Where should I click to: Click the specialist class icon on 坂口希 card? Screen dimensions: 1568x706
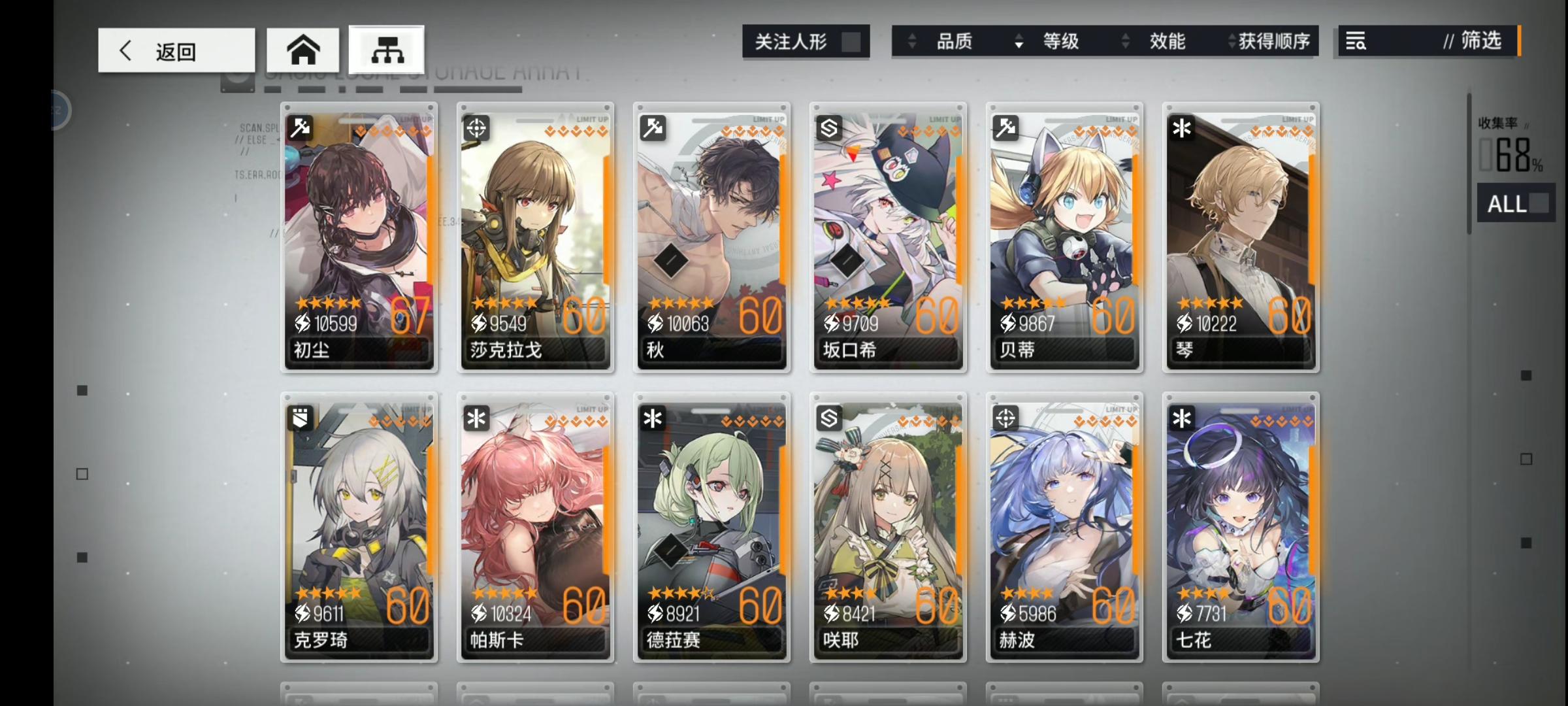[828, 128]
